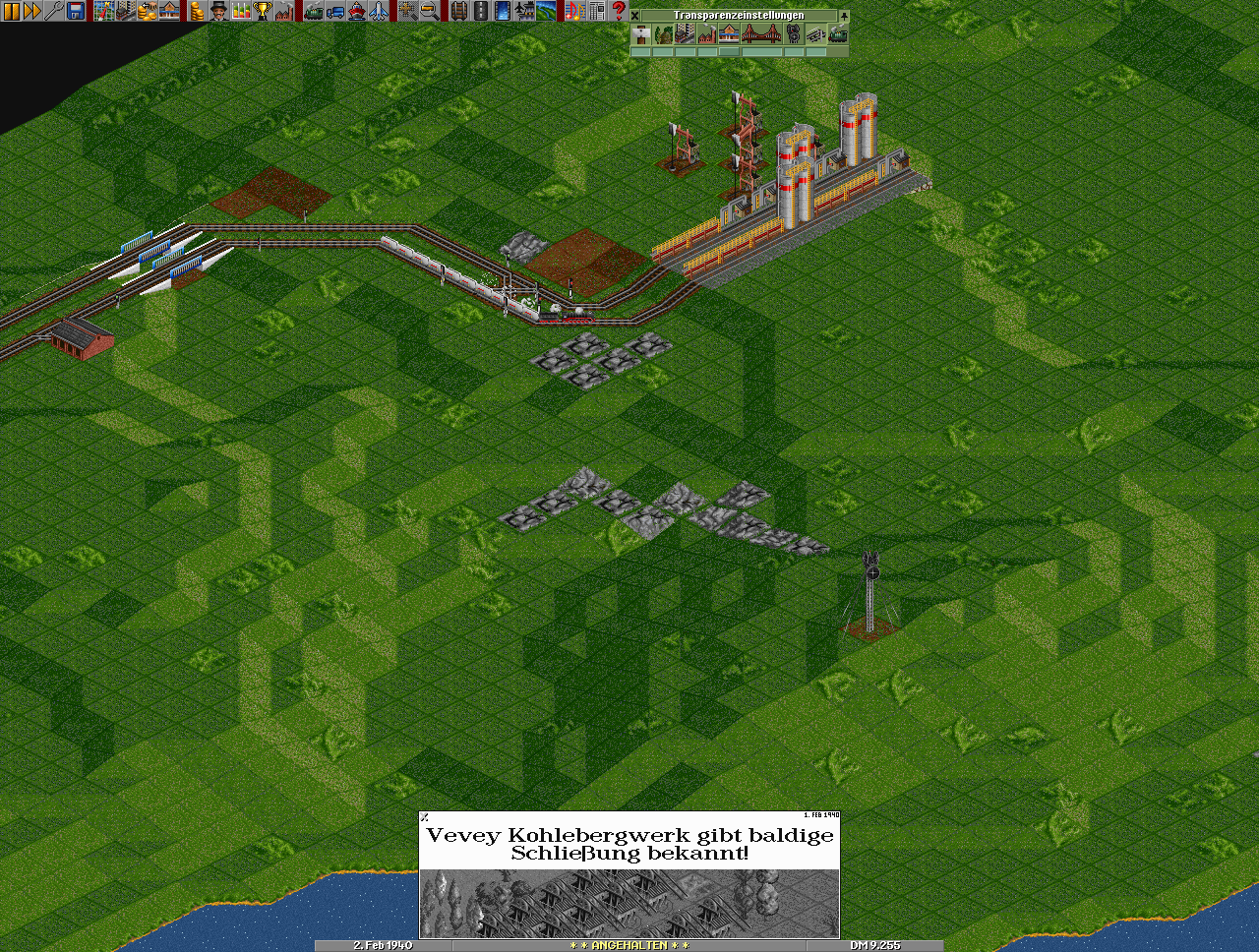Image resolution: width=1259 pixels, height=952 pixels.
Task: Open the finances coin stack menu
Action: point(196,11)
